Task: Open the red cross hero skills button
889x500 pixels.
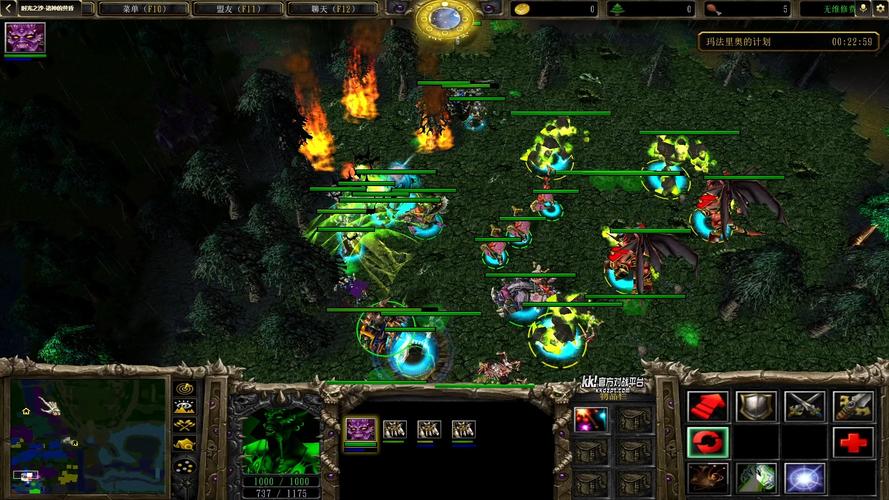Action: click(853, 441)
